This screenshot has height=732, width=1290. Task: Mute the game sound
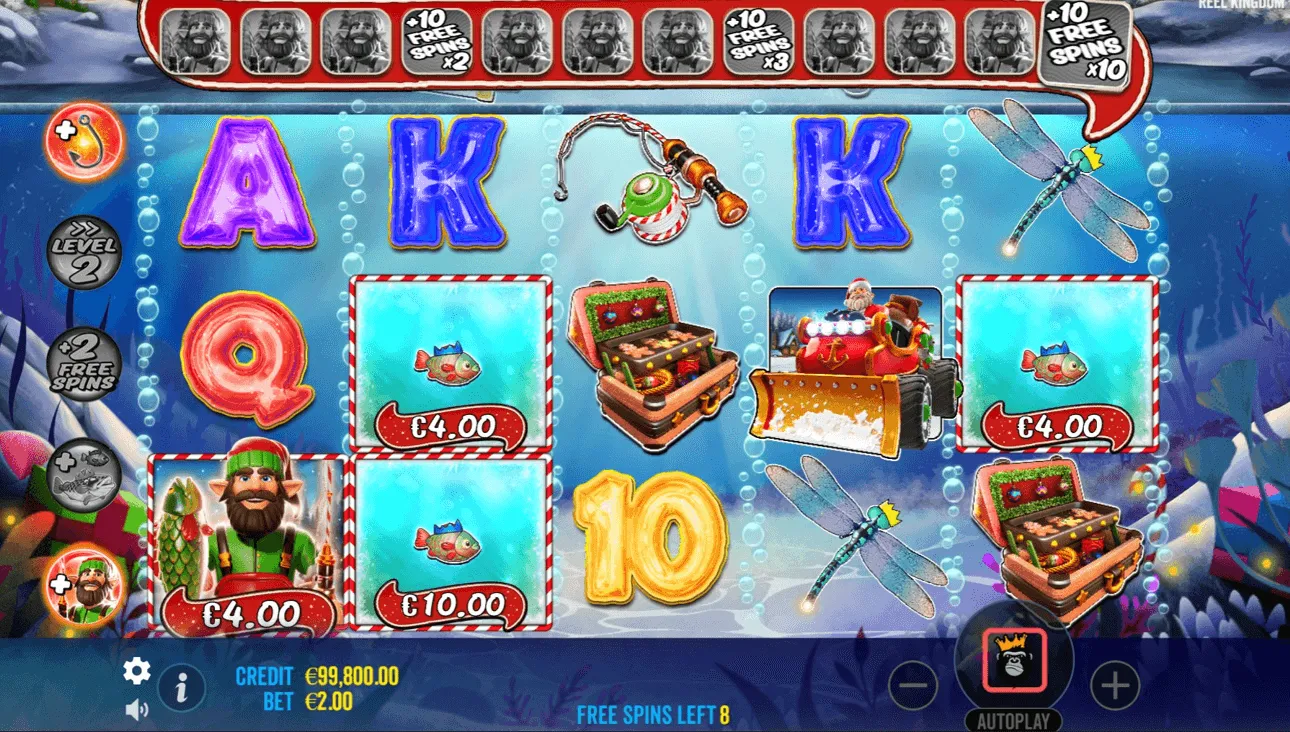(x=136, y=709)
